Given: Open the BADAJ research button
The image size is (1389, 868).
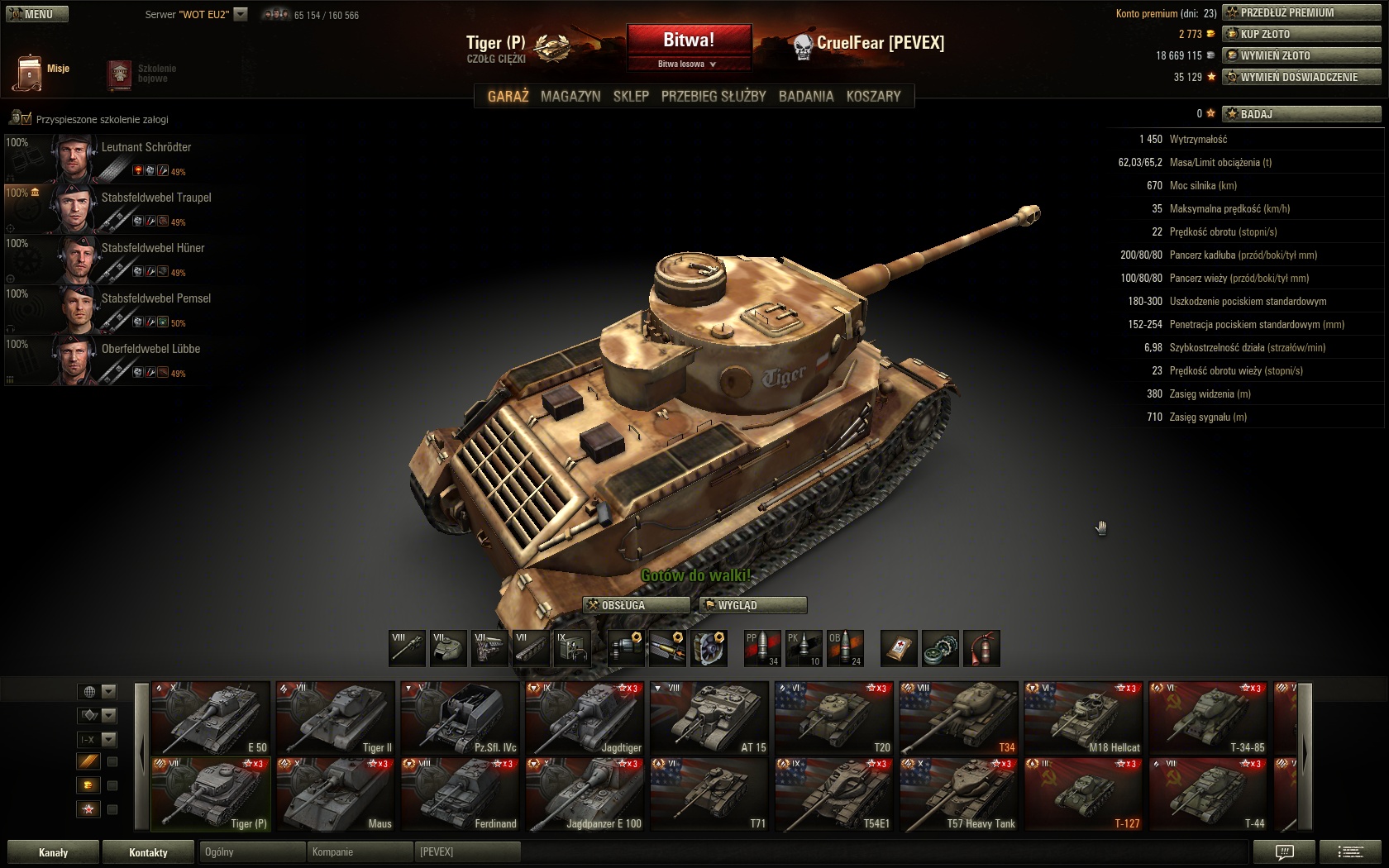Looking at the screenshot, I should (x=1301, y=114).
